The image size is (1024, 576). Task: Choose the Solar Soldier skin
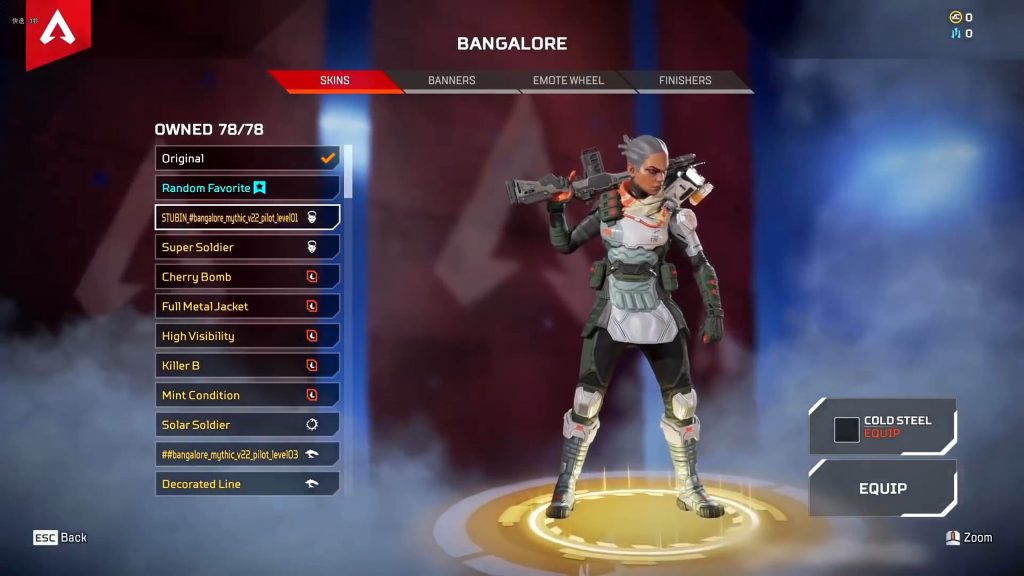coord(247,425)
